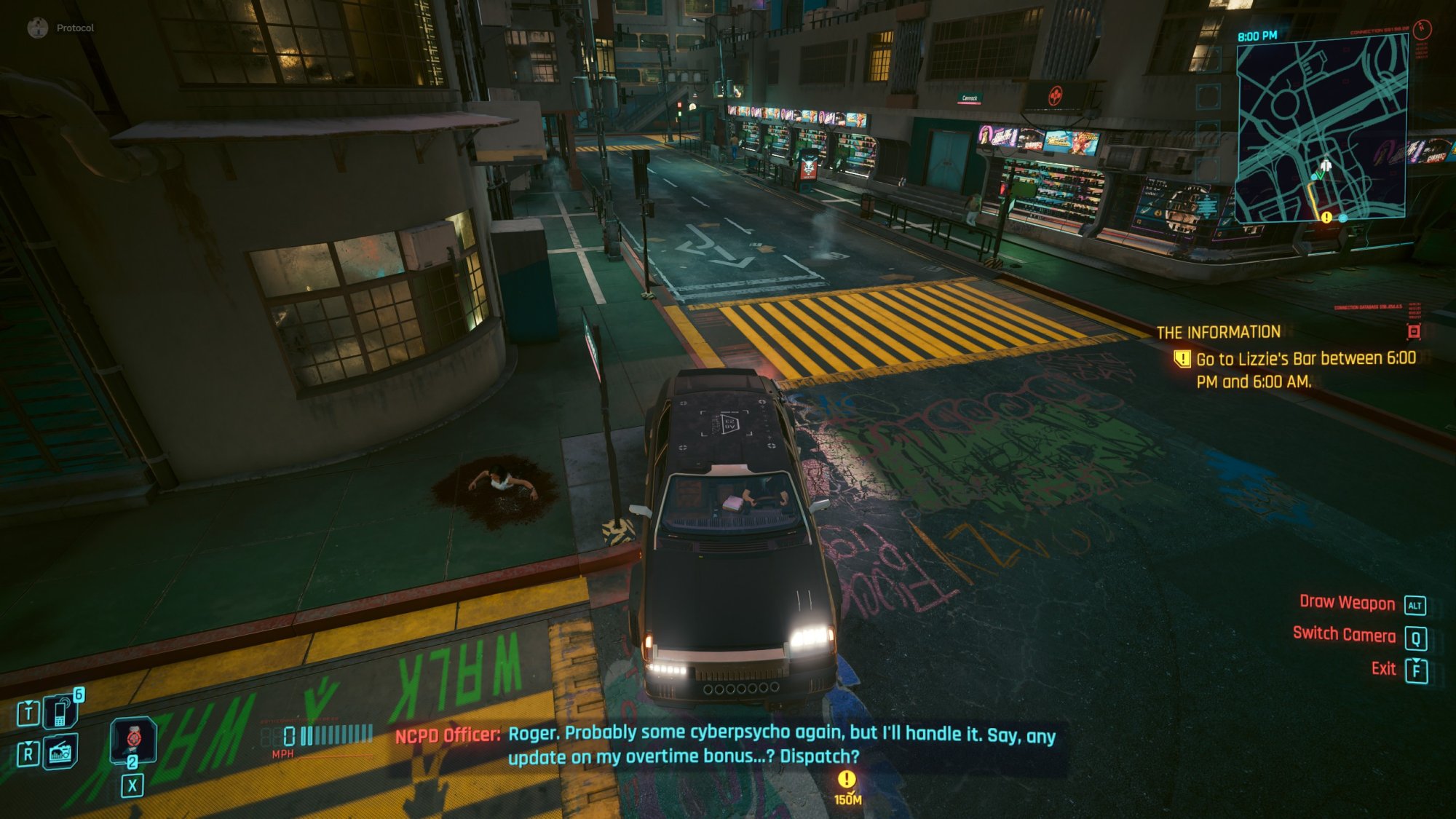Select the blue fast travel marker on minimap

tap(1343, 218)
